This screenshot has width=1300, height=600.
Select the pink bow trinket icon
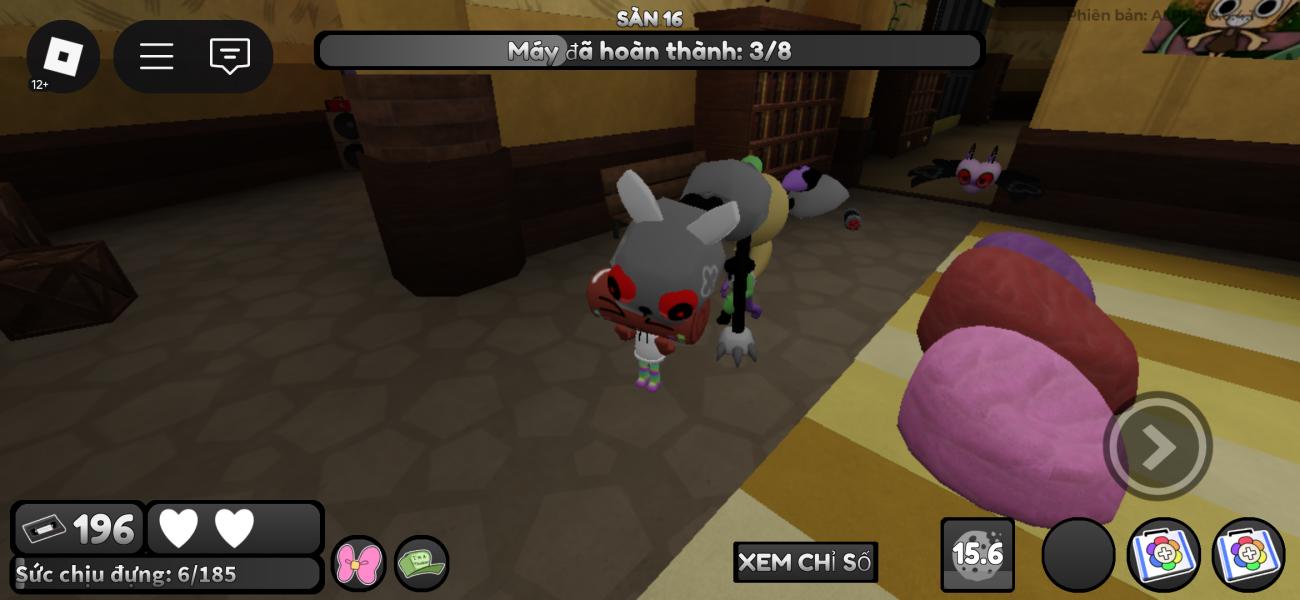(358, 564)
